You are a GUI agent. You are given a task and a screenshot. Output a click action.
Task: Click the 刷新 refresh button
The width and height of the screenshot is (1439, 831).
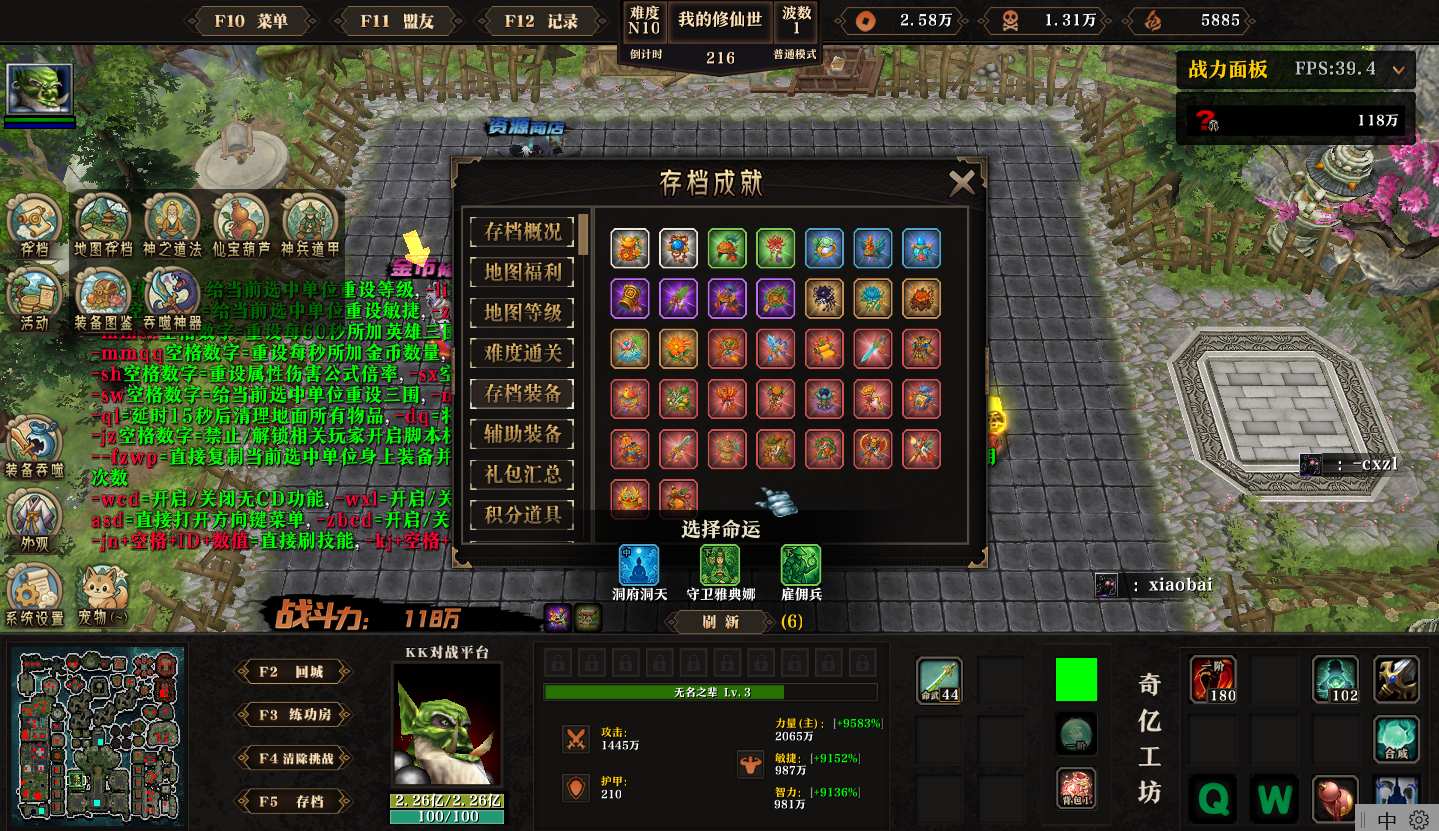coord(720,621)
